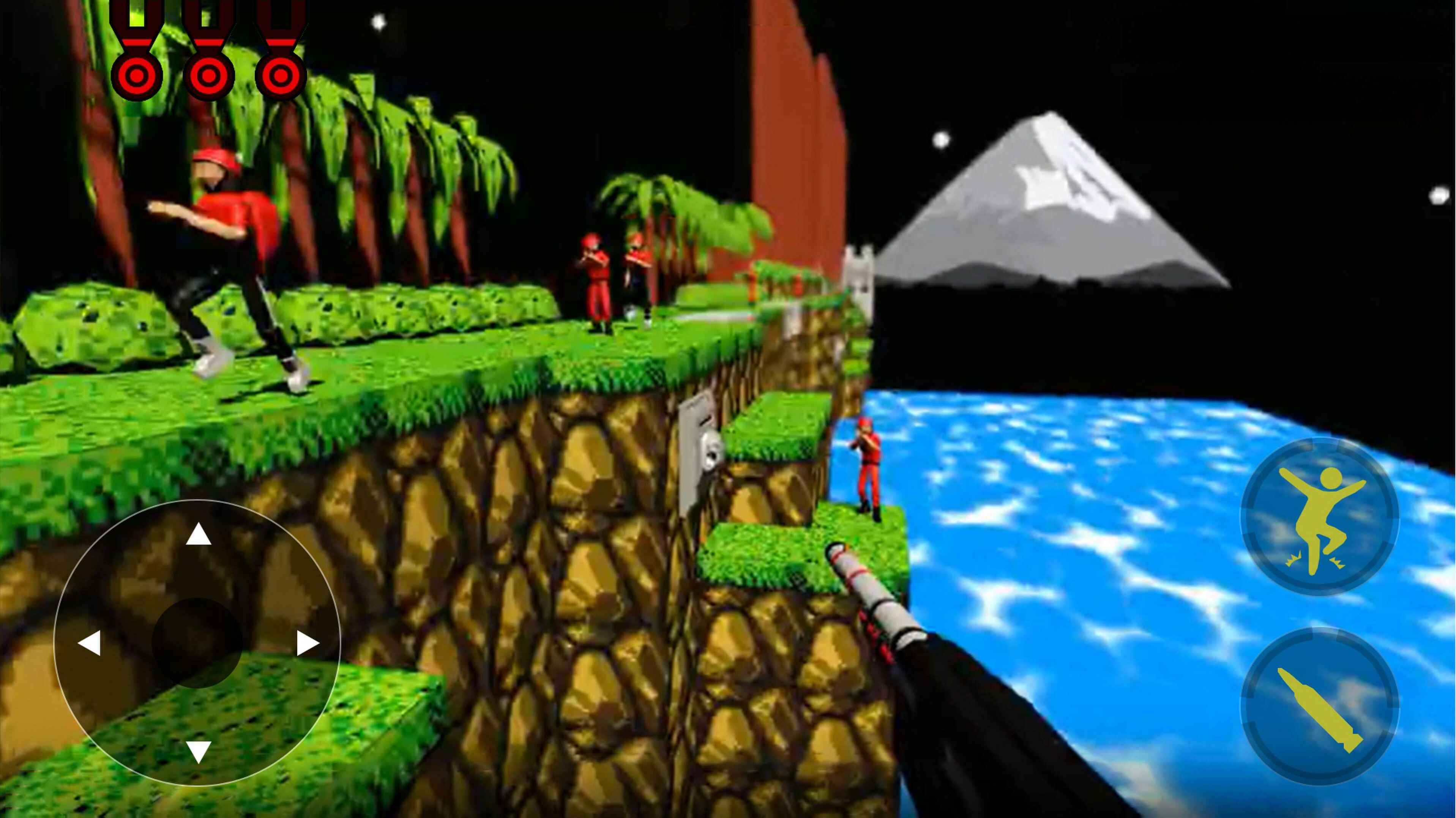Tap the jump action button
This screenshot has height=818, width=1456.
tap(1320, 516)
